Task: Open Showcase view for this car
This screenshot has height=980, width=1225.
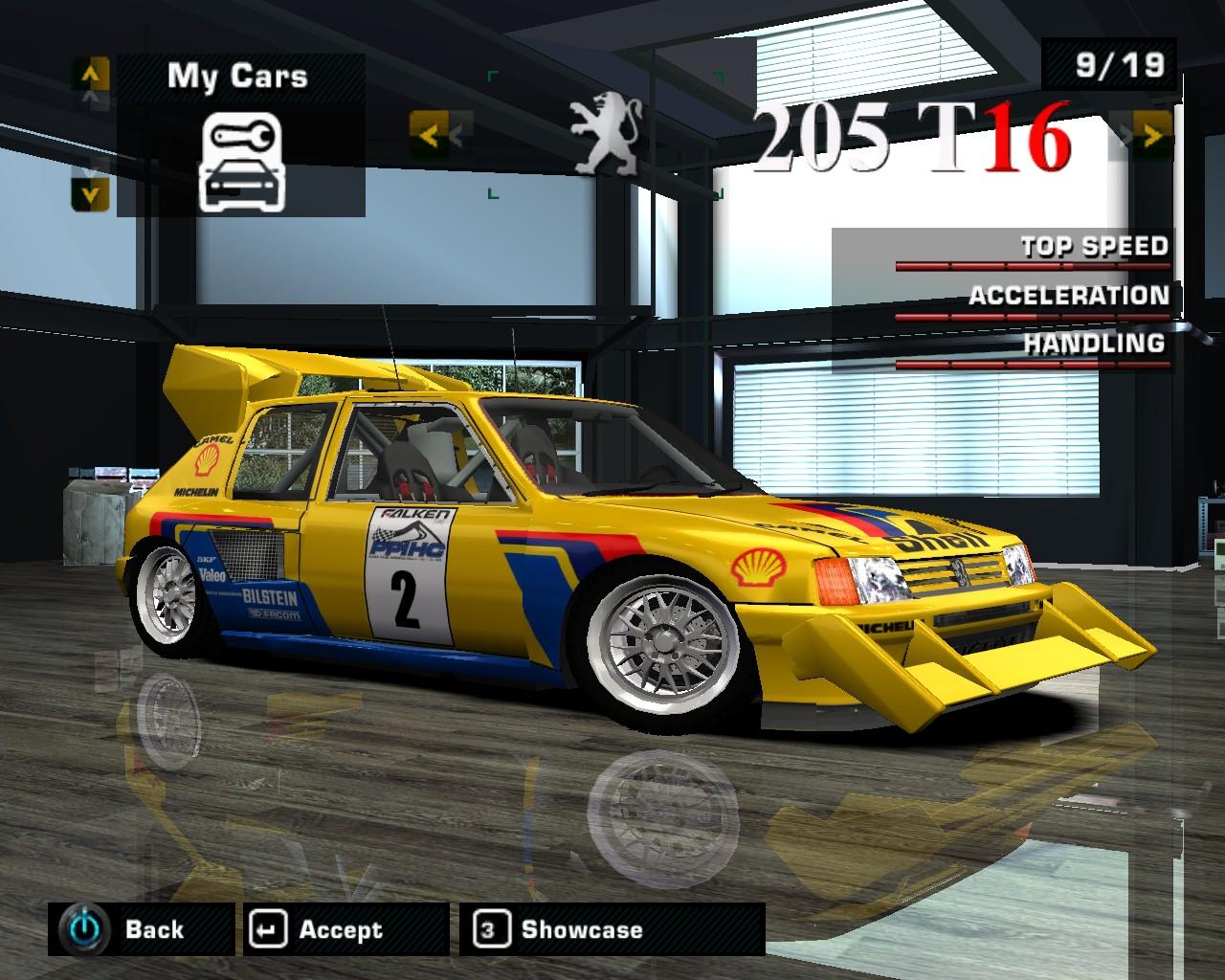Action: pyautogui.click(x=611, y=929)
